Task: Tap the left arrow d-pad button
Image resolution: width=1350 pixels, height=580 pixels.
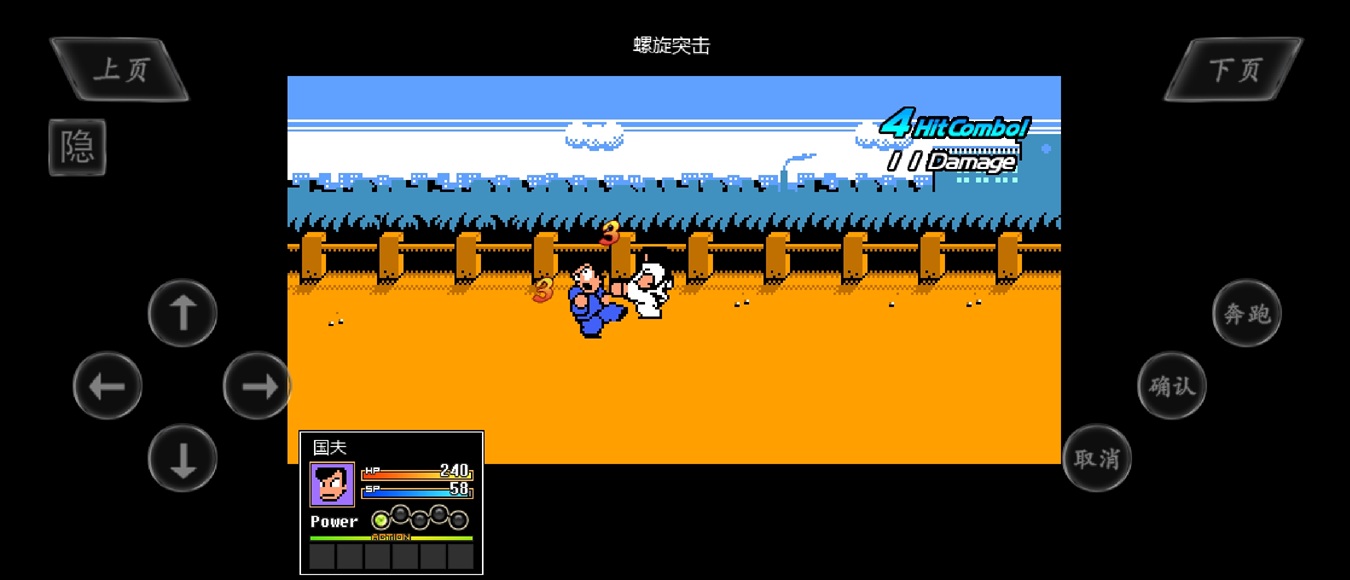Action: click(x=107, y=386)
